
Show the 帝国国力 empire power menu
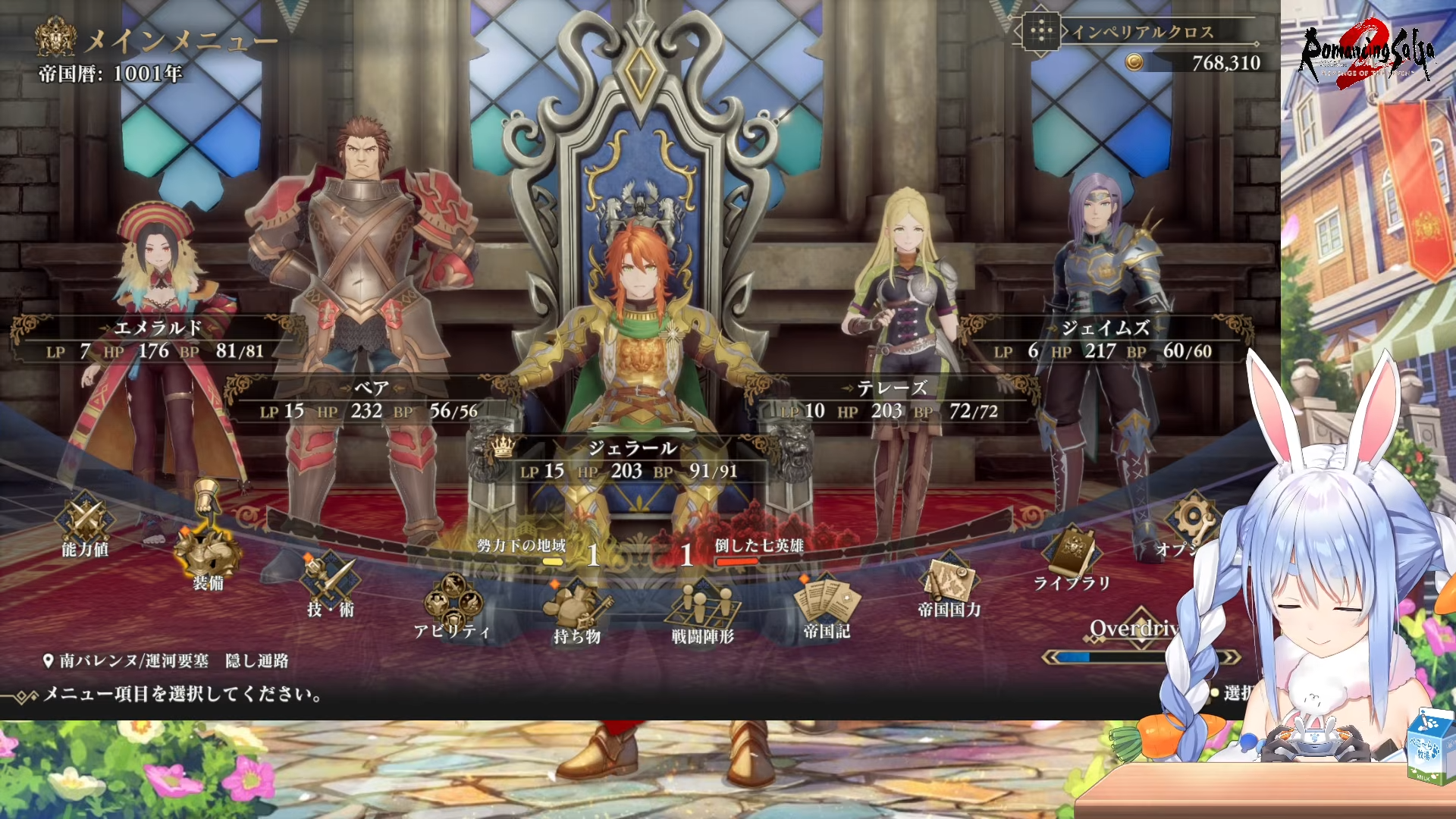click(949, 585)
